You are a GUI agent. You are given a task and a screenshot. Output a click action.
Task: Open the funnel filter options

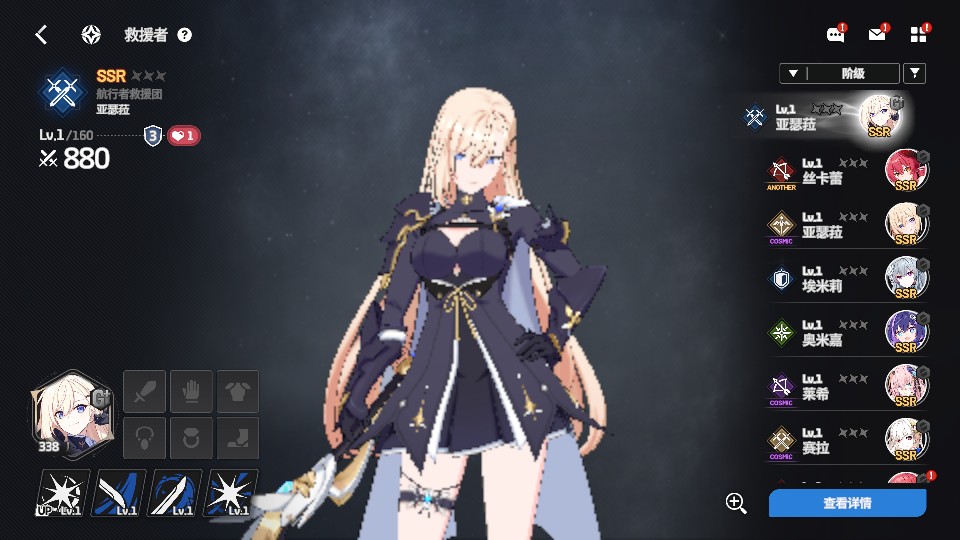[x=914, y=73]
